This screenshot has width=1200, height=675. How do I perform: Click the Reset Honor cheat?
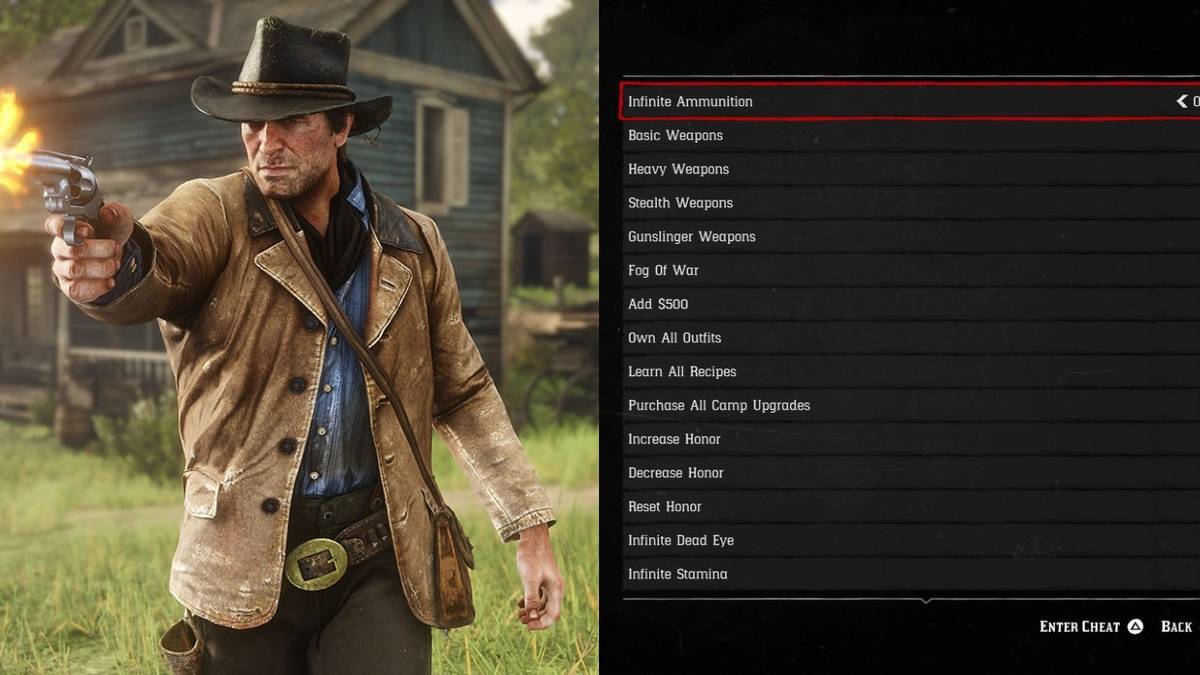[x=665, y=507]
